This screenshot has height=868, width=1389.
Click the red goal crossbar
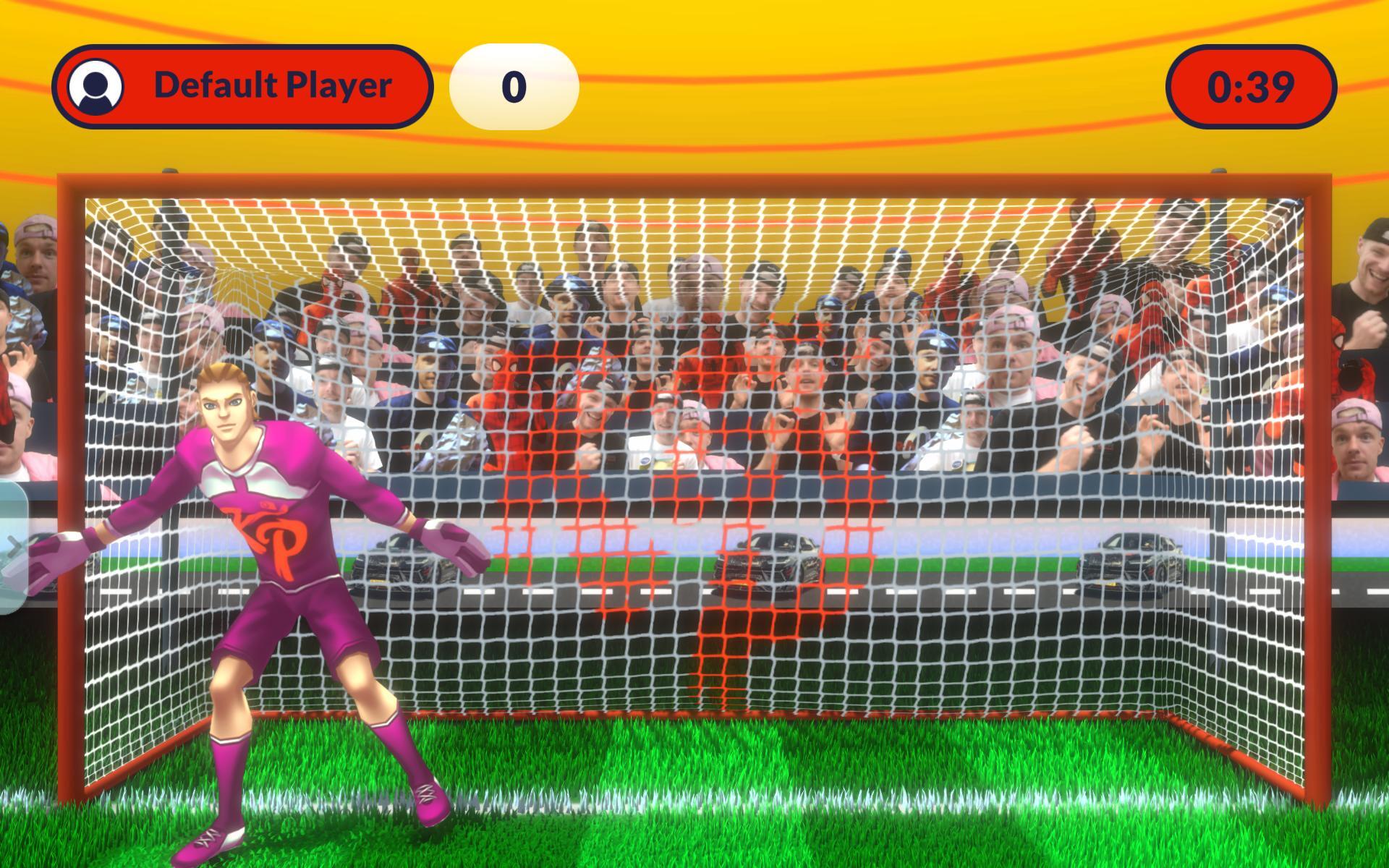pyautogui.click(x=694, y=182)
